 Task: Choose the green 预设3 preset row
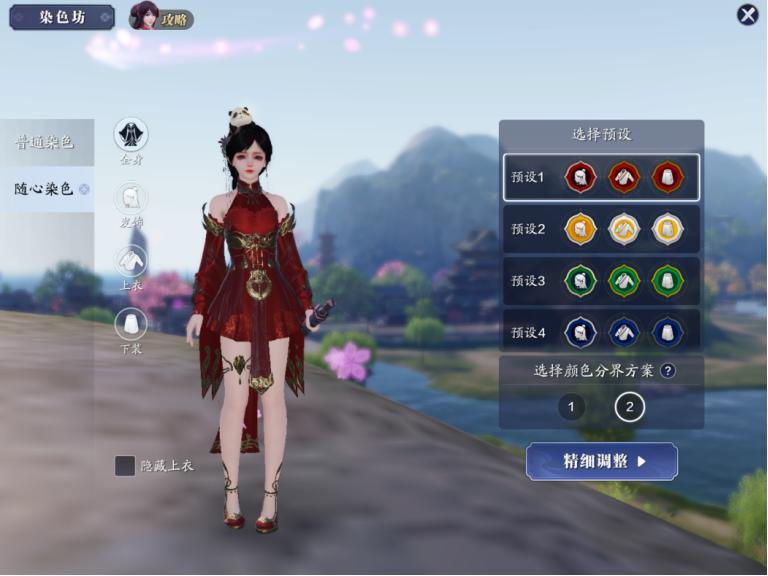[601, 281]
